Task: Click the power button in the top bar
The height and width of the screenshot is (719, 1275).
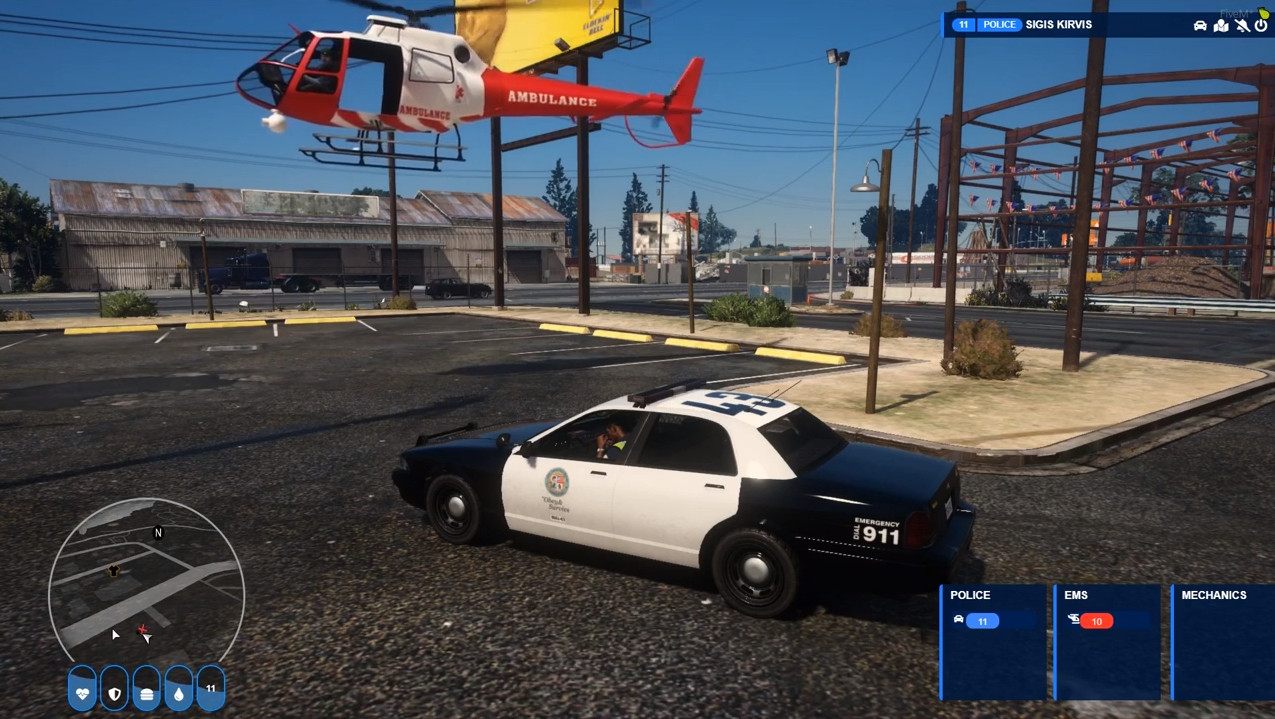Action: coord(1262,25)
